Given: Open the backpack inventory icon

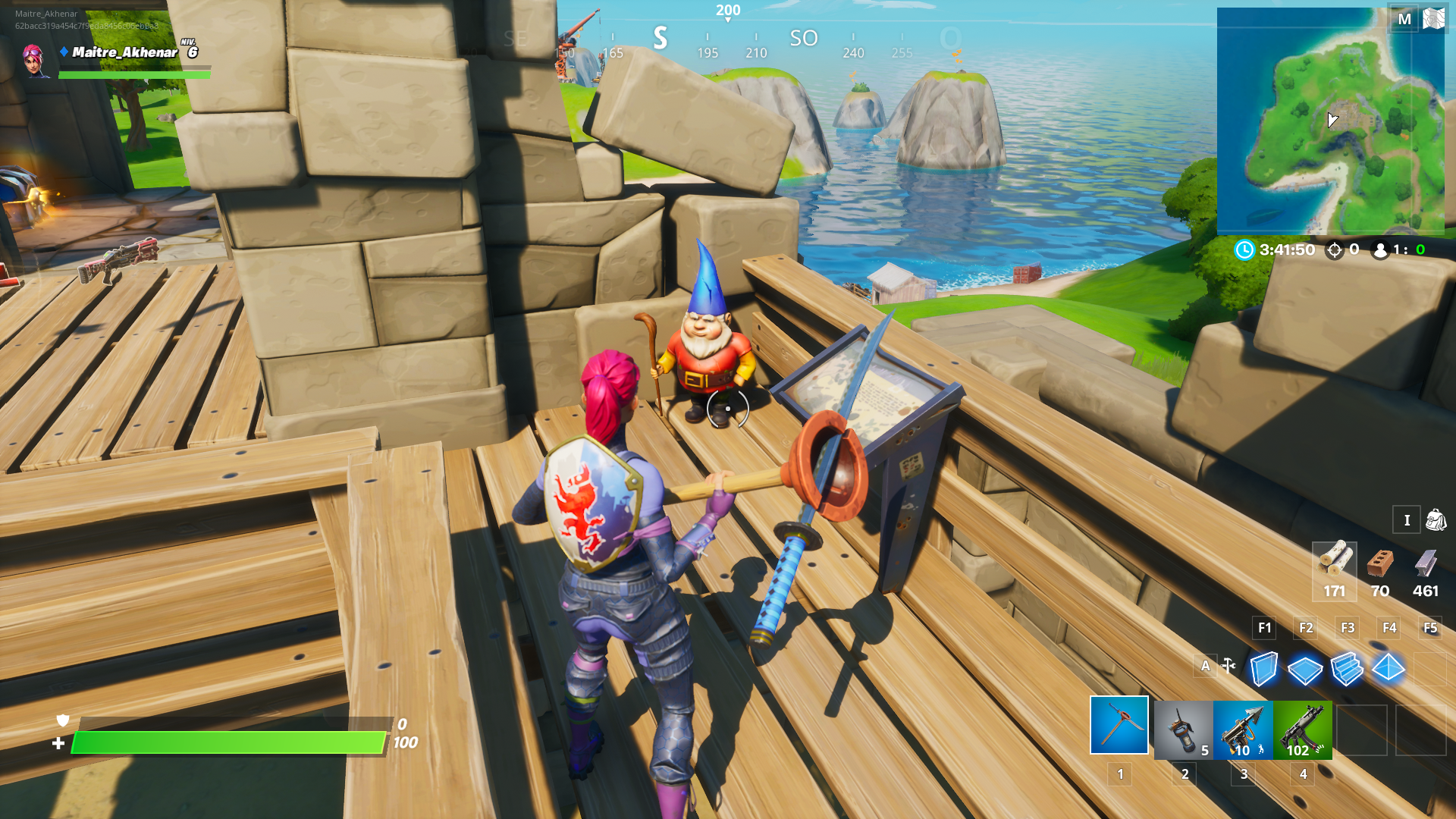Looking at the screenshot, I should 1436,520.
